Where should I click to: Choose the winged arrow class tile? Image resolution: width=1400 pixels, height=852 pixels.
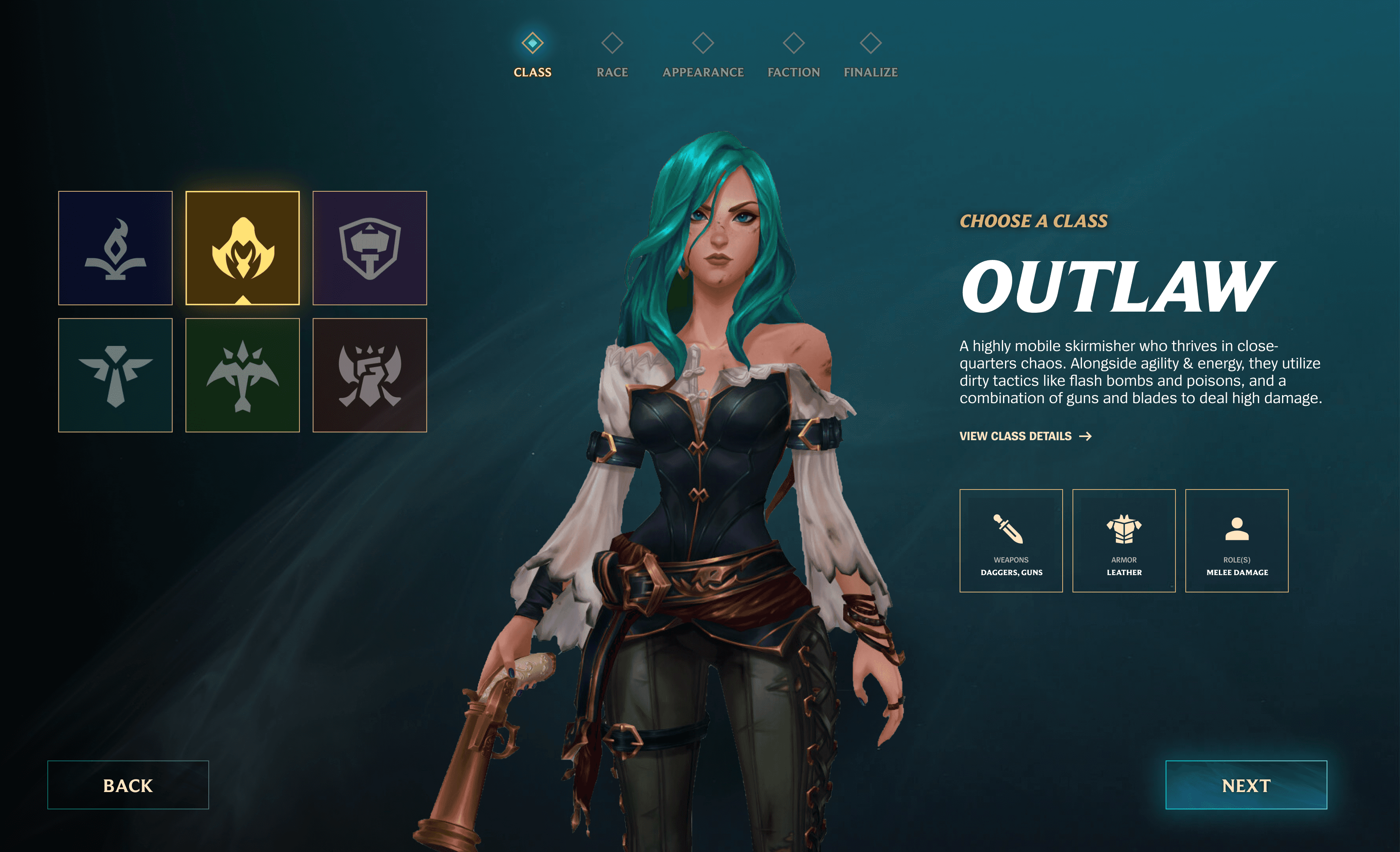point(115,376)
